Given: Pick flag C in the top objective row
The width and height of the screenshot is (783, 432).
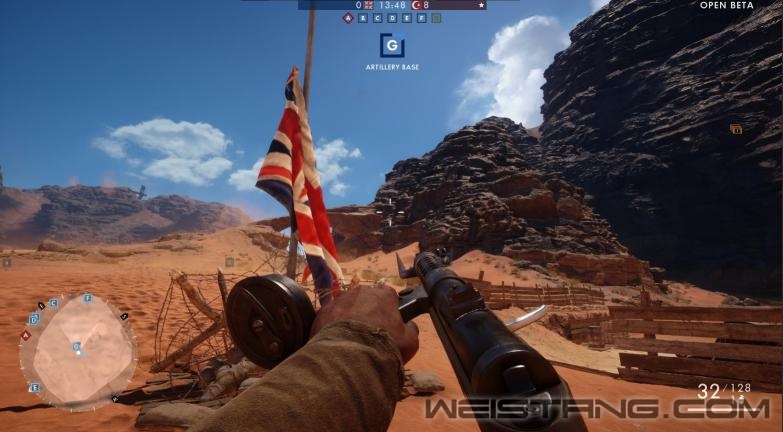Looking at the screenshot, I should click(x=377, y=18).
